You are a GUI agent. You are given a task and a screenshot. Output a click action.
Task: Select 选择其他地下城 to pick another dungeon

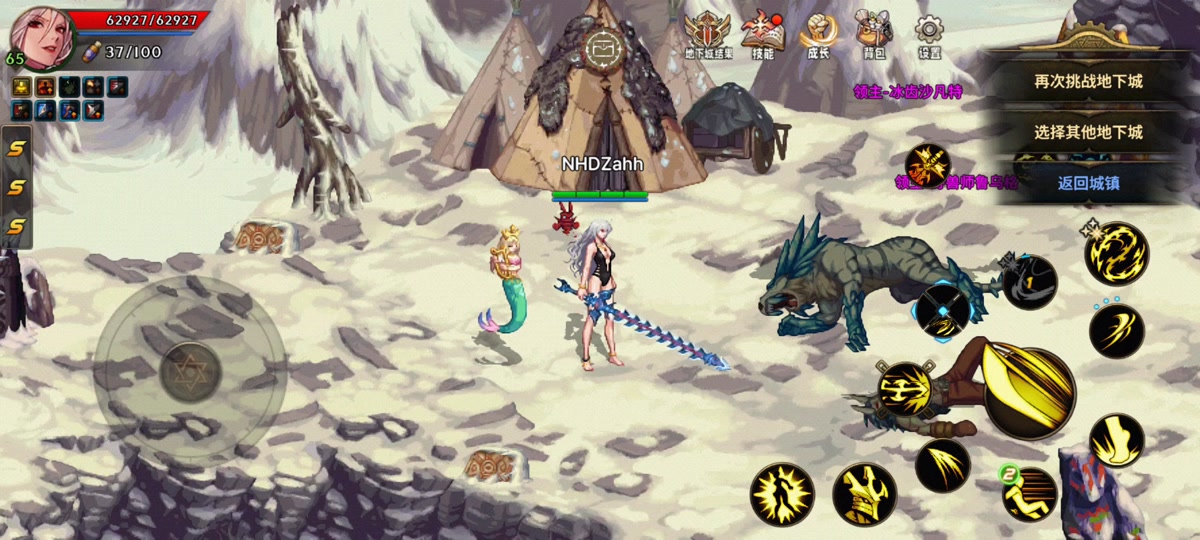click(x=1088, y=132)
